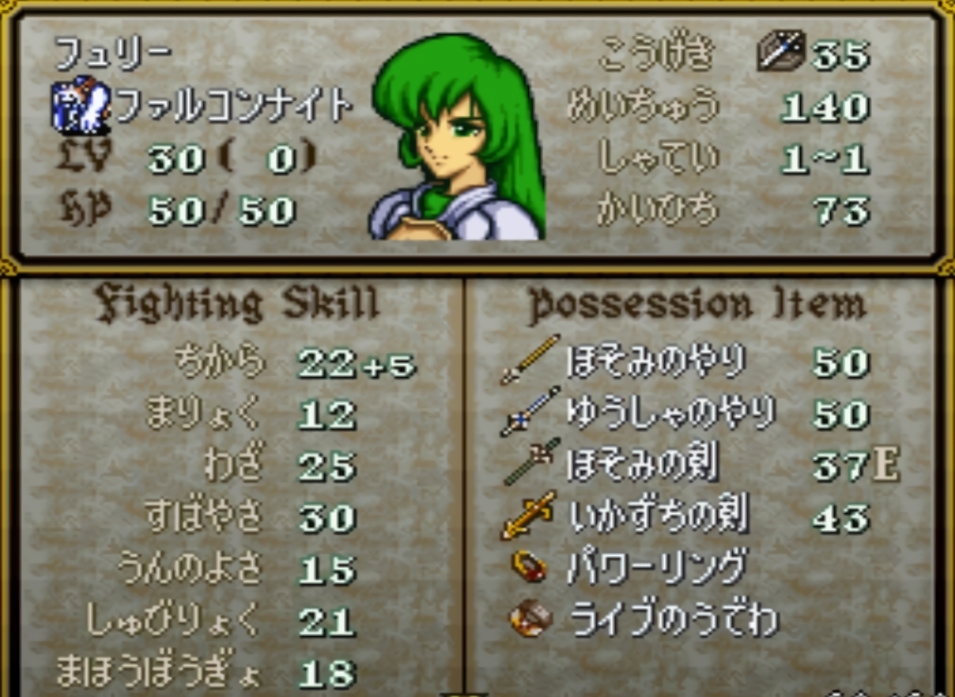Click the falcon knight class icon
Viewport: 955px width, 697px height.
(x=81, y=107)
